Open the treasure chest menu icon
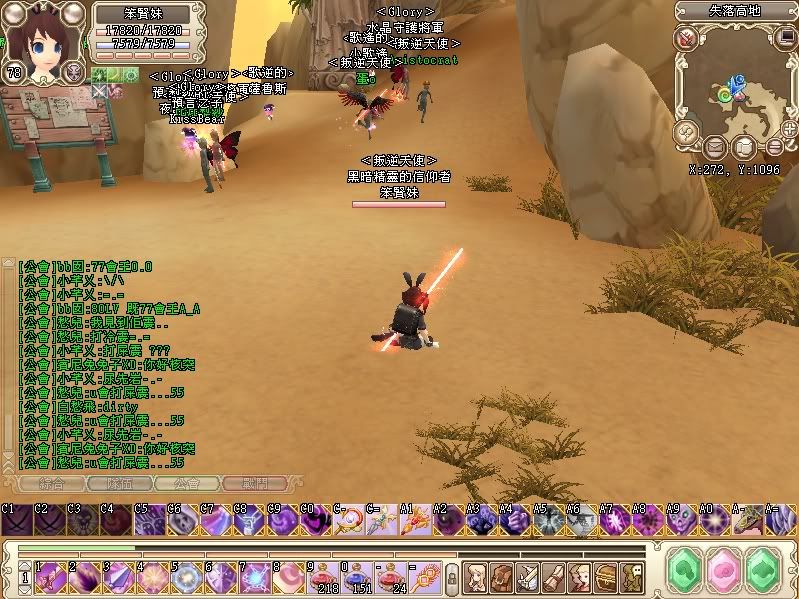The width and height of the screenshot is (799, 599). 605,575
